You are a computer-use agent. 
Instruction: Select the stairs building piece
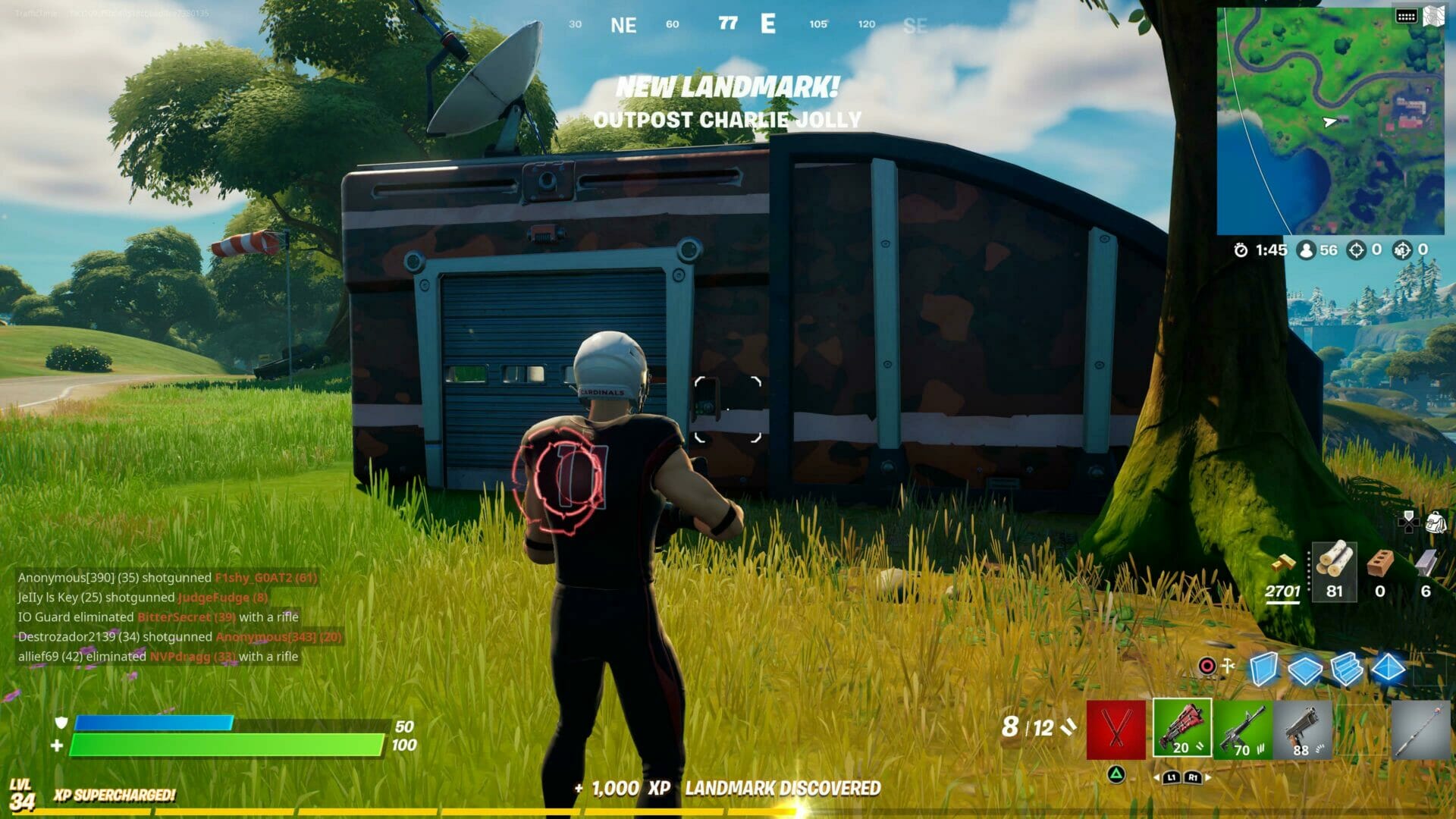(x=1348, y=669)
